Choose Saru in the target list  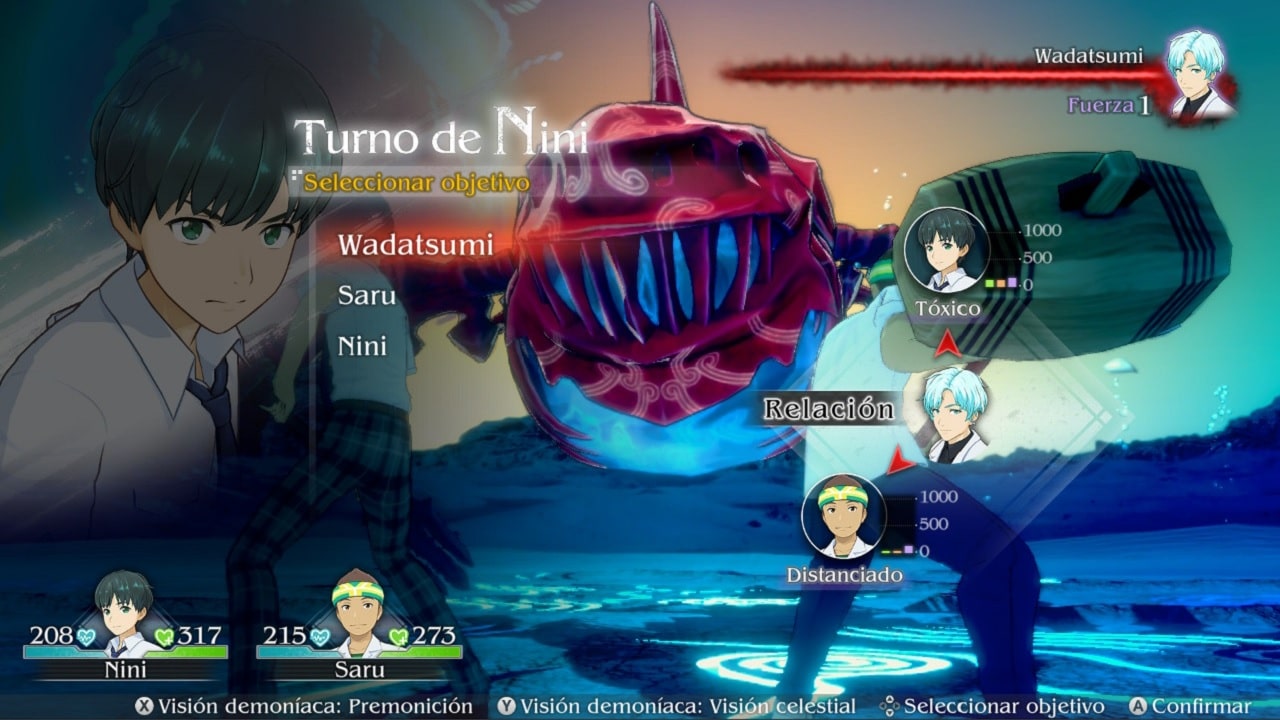click(x=367, y=296)
